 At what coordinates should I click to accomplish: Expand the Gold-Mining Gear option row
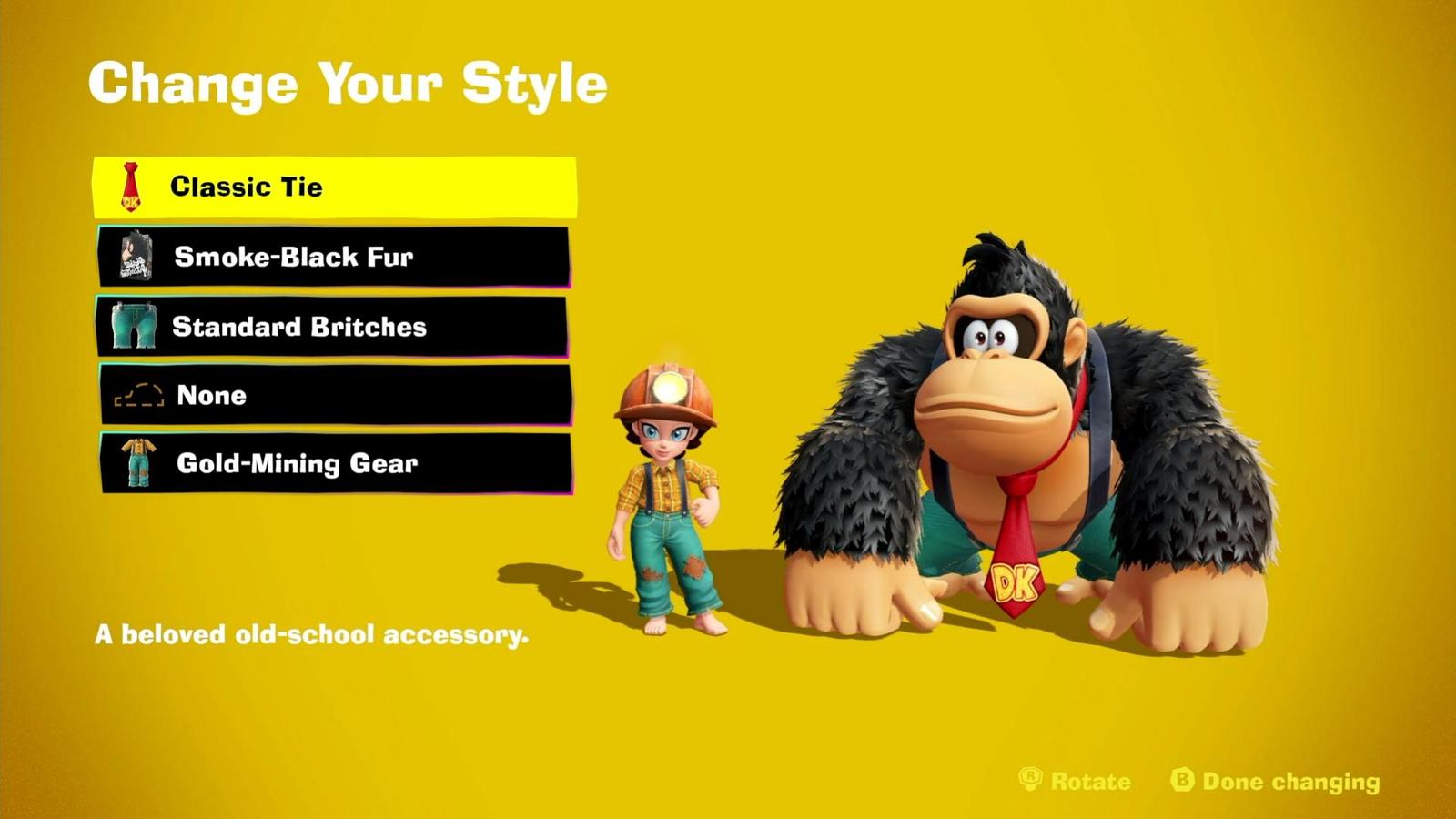pyautogui.click(x=337, y=464)
